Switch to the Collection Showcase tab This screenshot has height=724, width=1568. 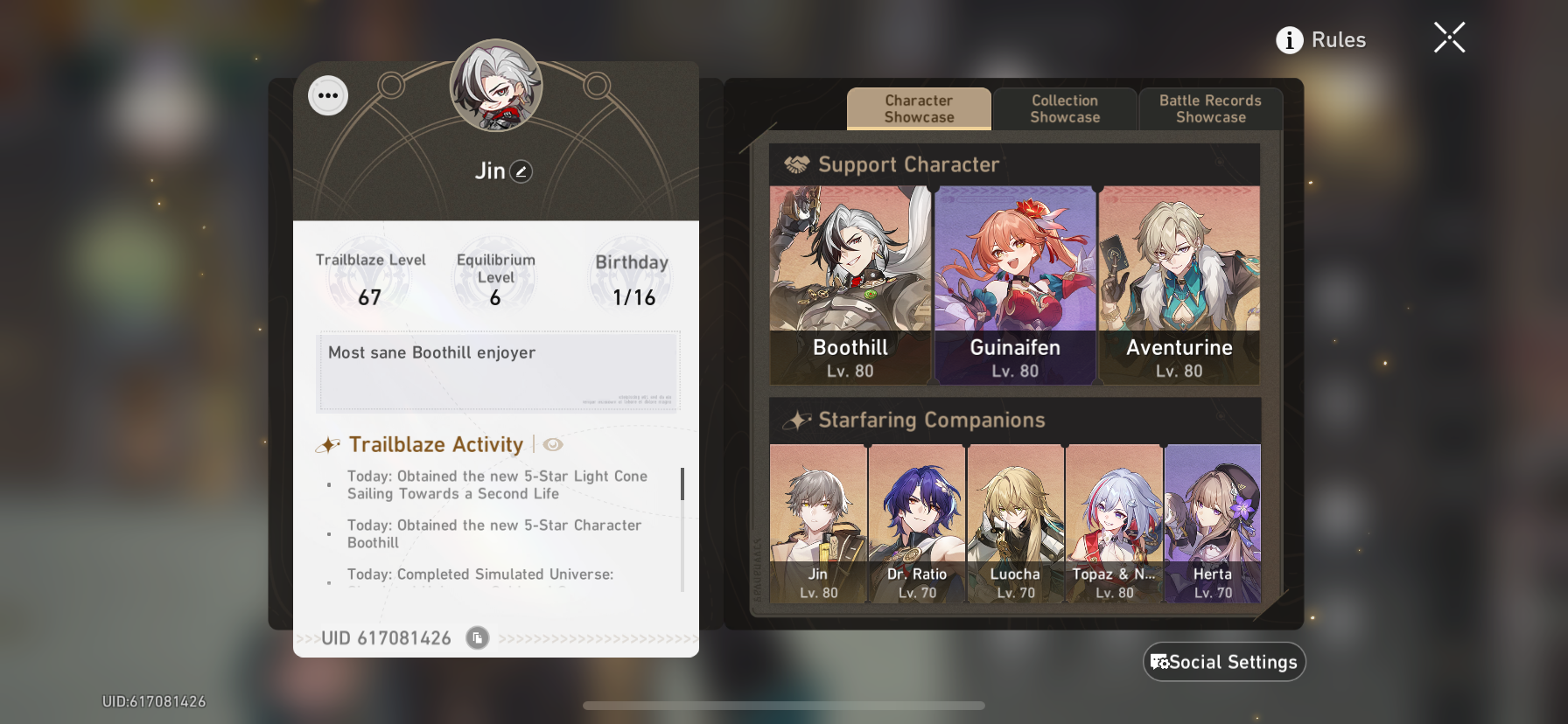[x=1064, y=108]
